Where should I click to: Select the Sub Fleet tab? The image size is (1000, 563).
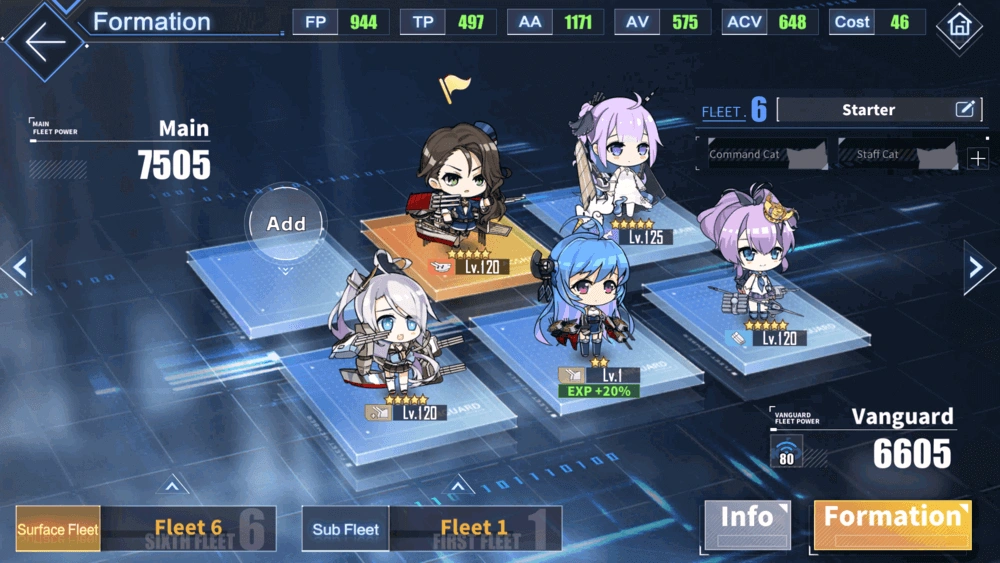click(345, 529)
